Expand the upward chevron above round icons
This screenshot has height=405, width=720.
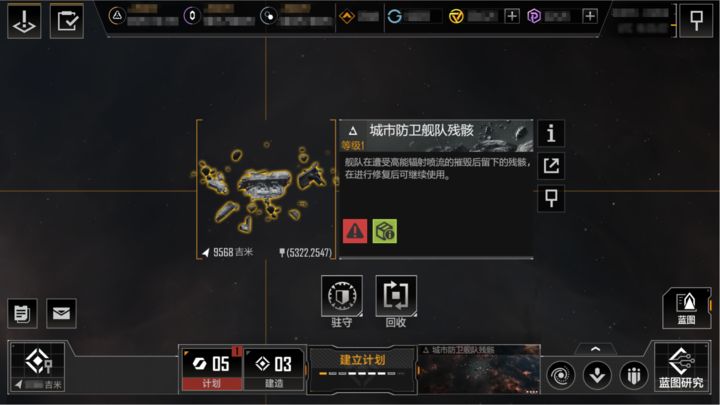597,349
